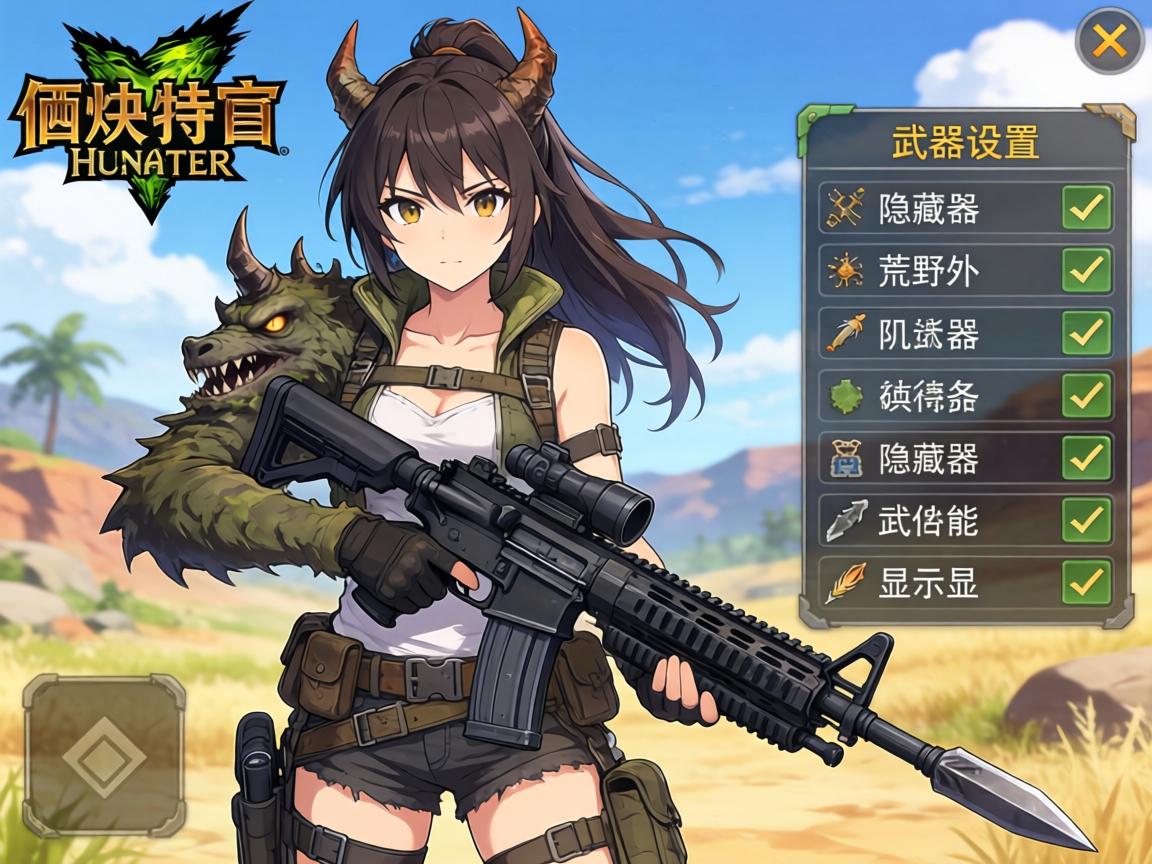Select the orange feather icon
The image size is (1152, 864).
[845, 582]
